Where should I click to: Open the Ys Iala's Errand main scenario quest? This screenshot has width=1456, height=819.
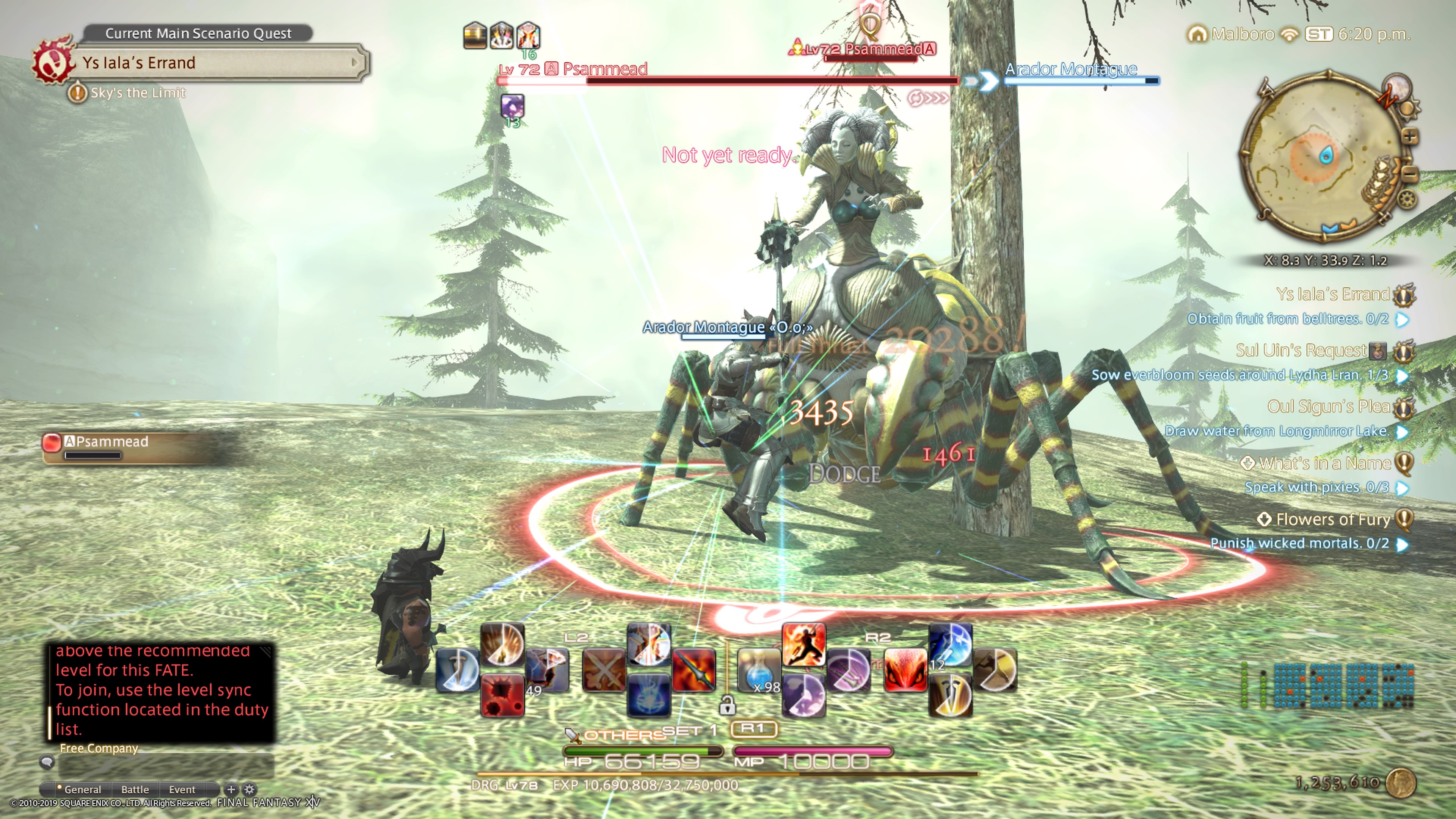tap(215, 62)
